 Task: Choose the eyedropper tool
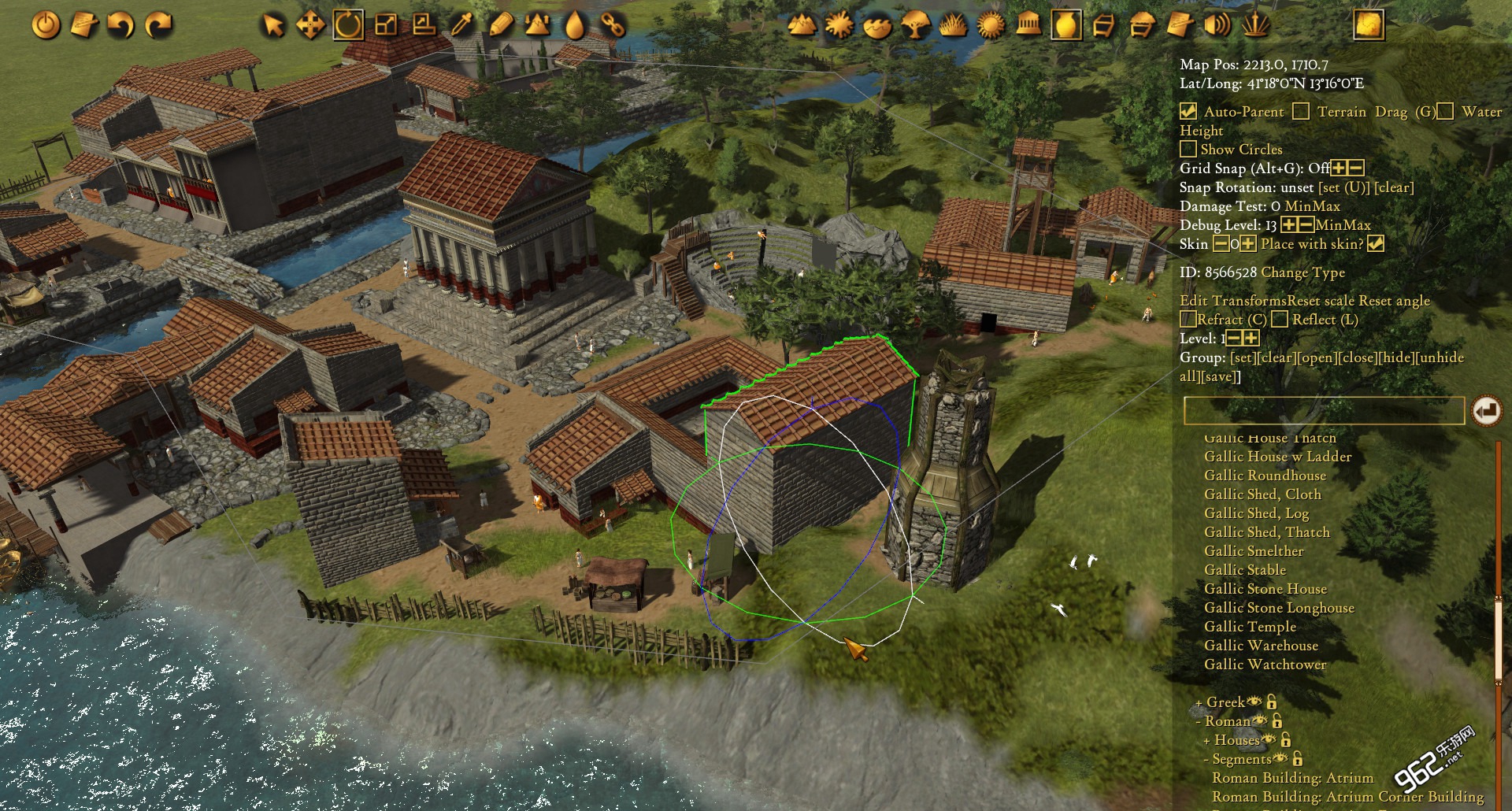(x=462, y=25)
